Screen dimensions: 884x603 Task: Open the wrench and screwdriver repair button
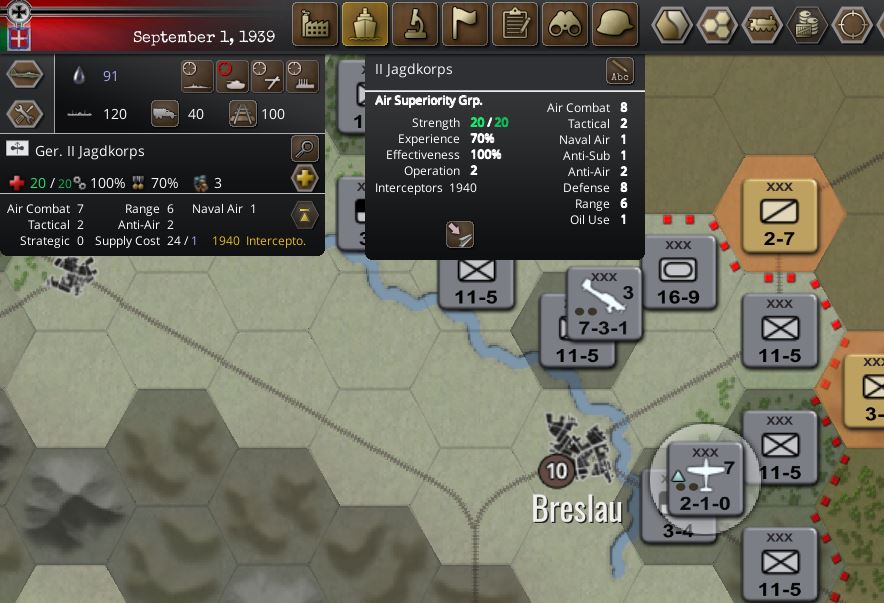click(24, 114)
